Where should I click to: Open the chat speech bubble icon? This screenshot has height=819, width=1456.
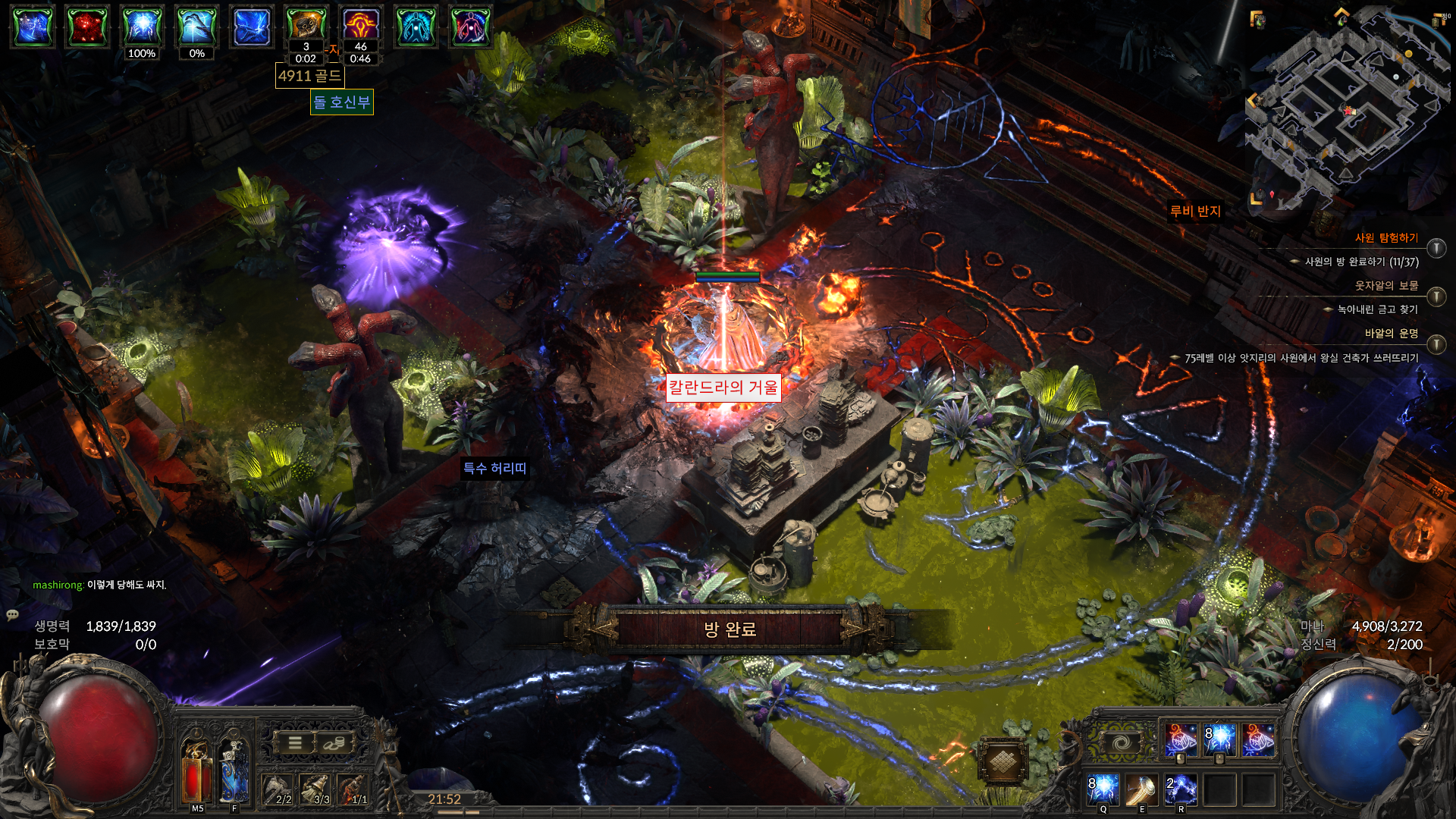pyautogui.click(x=13, y=615)
